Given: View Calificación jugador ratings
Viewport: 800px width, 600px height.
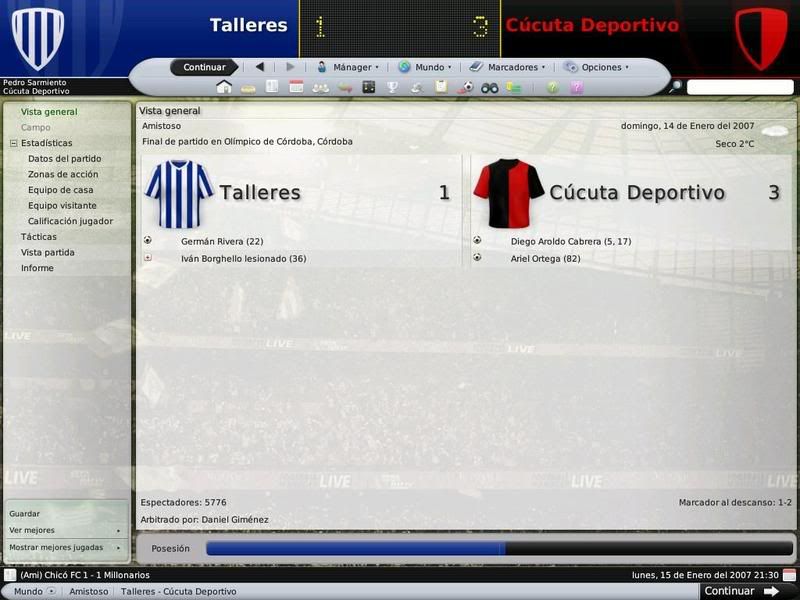Looking at the screenshot, I should click(x=70, y=221).
